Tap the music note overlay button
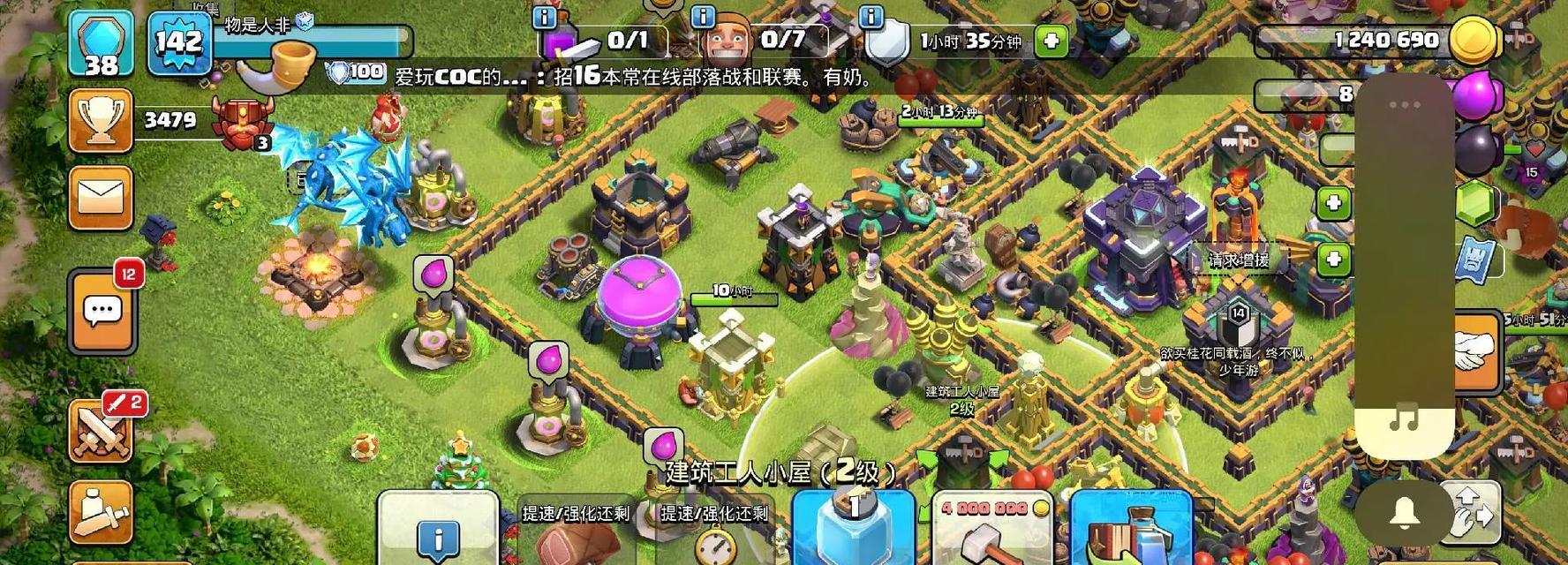The image size is (1568, 565). 1404,417
